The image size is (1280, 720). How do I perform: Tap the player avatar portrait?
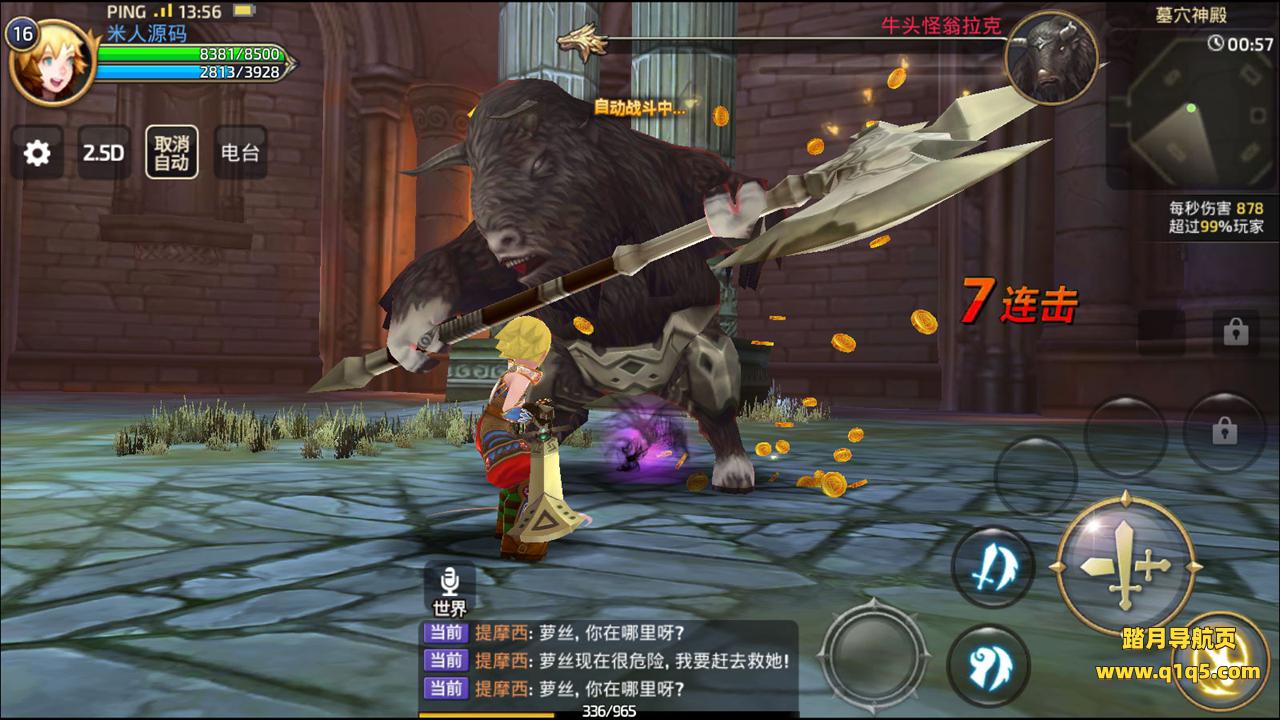50,62
